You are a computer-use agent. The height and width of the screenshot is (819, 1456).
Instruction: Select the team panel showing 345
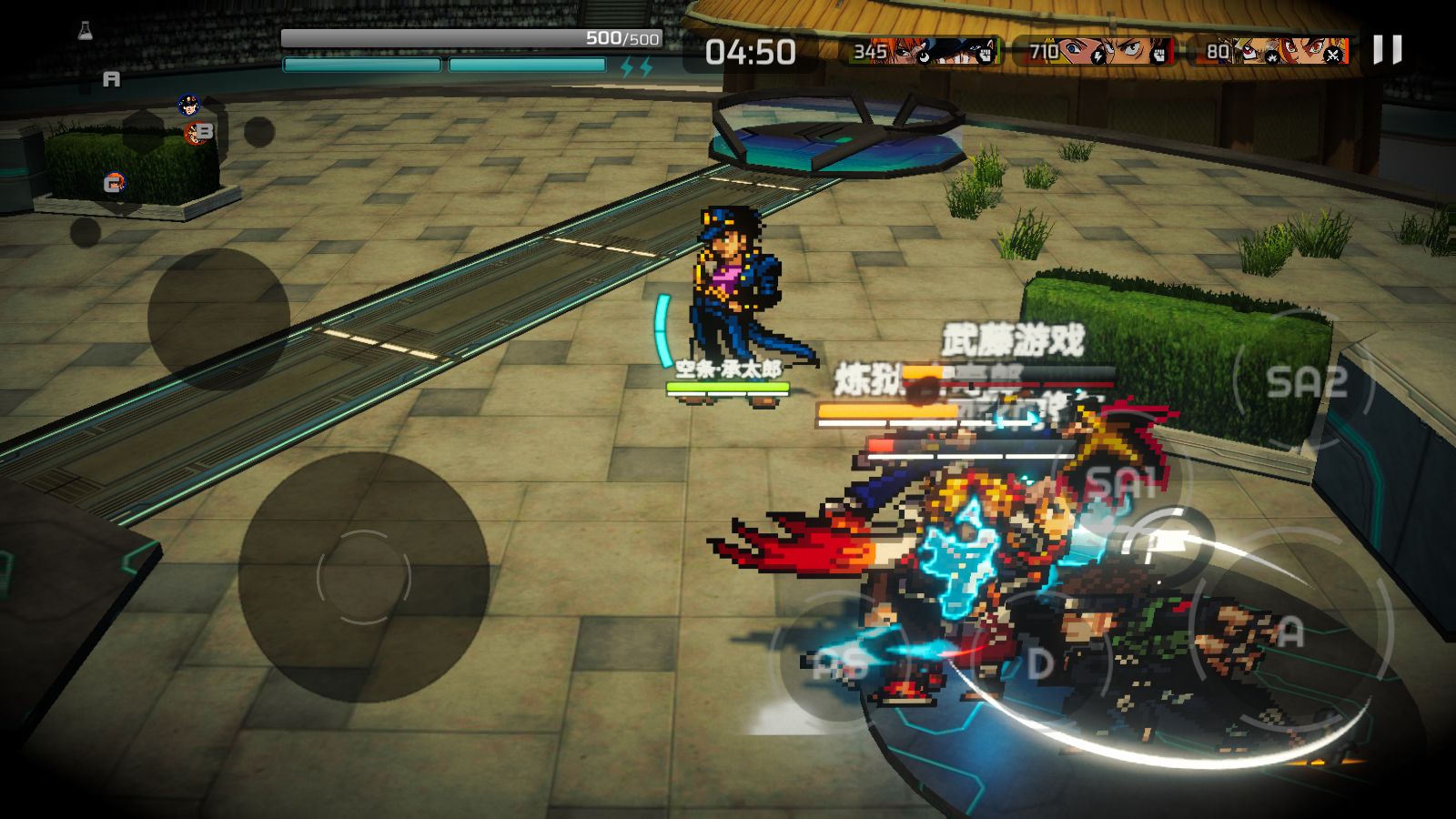point(923,51)
